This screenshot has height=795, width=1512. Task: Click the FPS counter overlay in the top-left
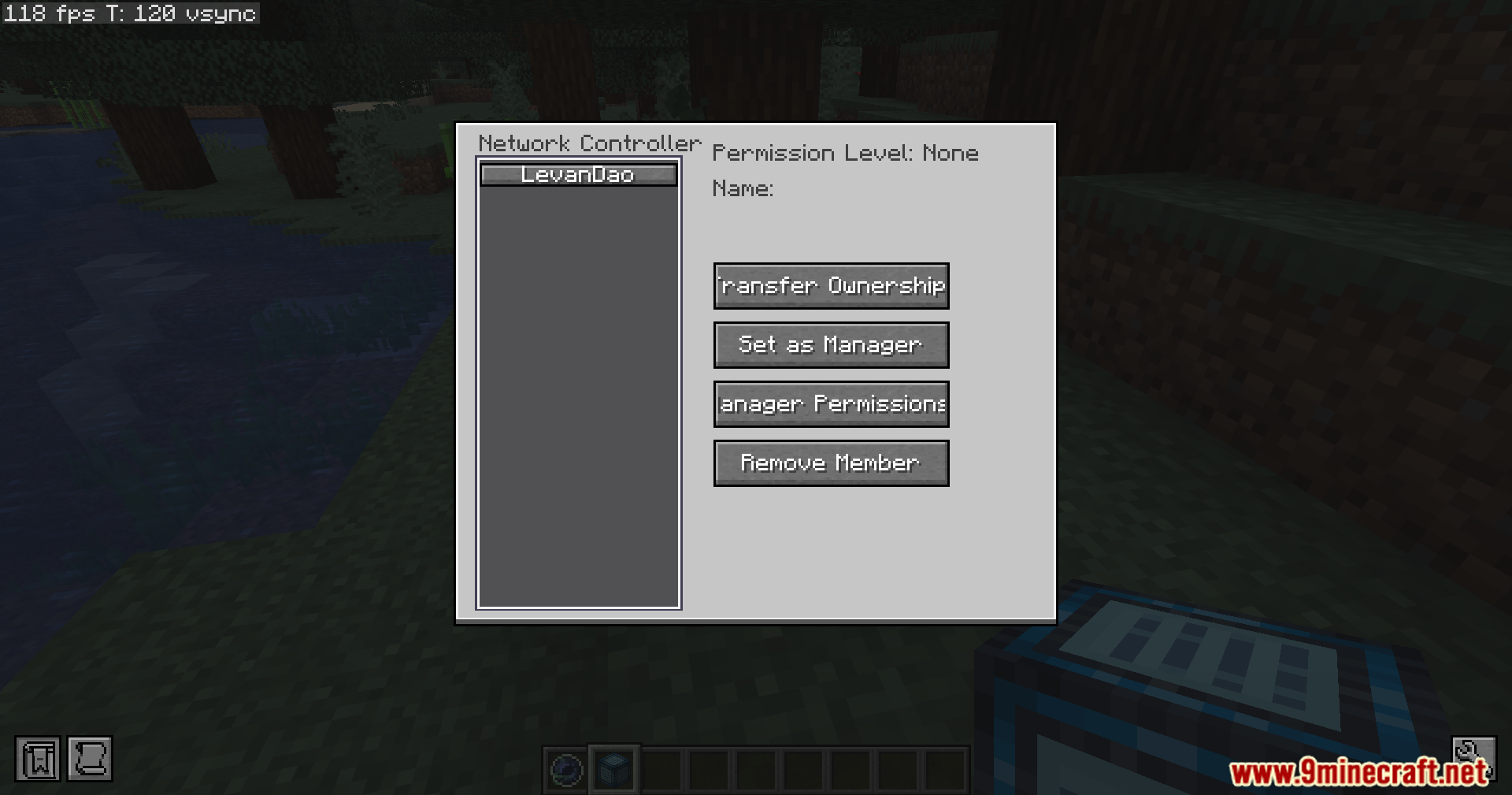pos(128,13)
